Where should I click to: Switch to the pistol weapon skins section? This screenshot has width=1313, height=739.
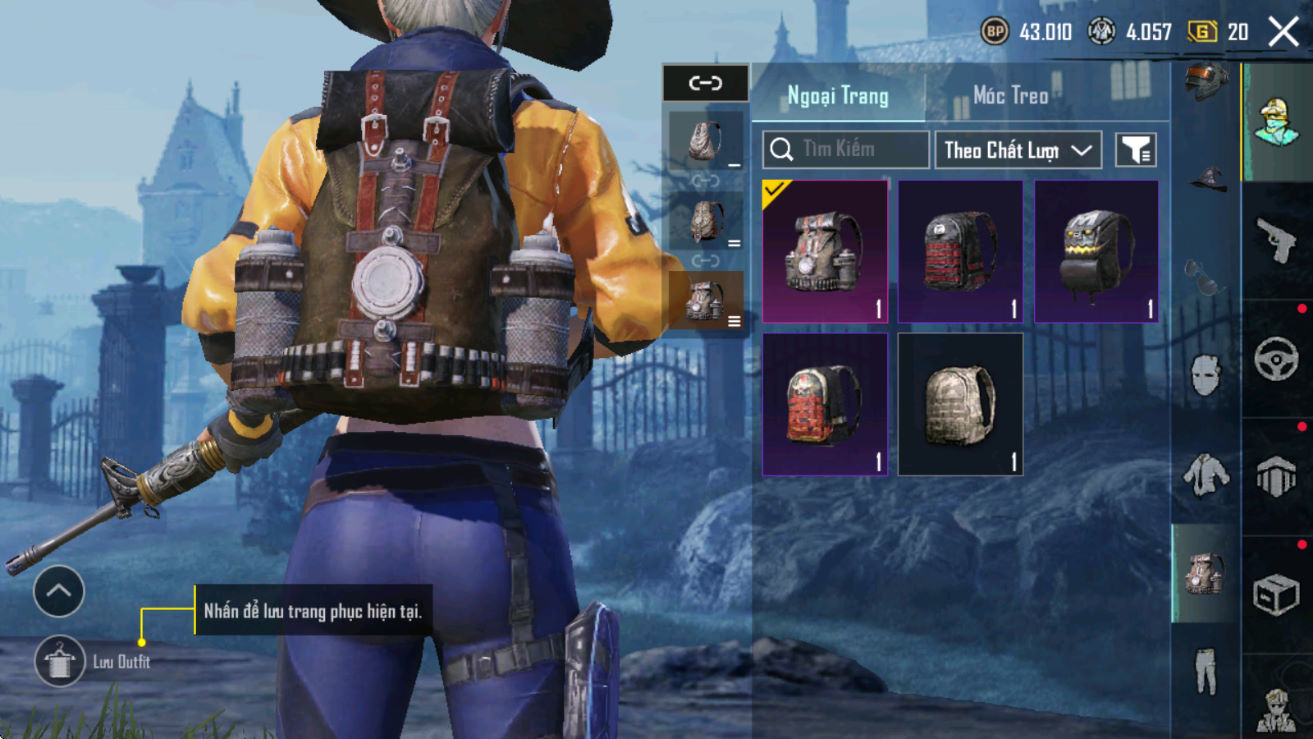coord(1276,240)
